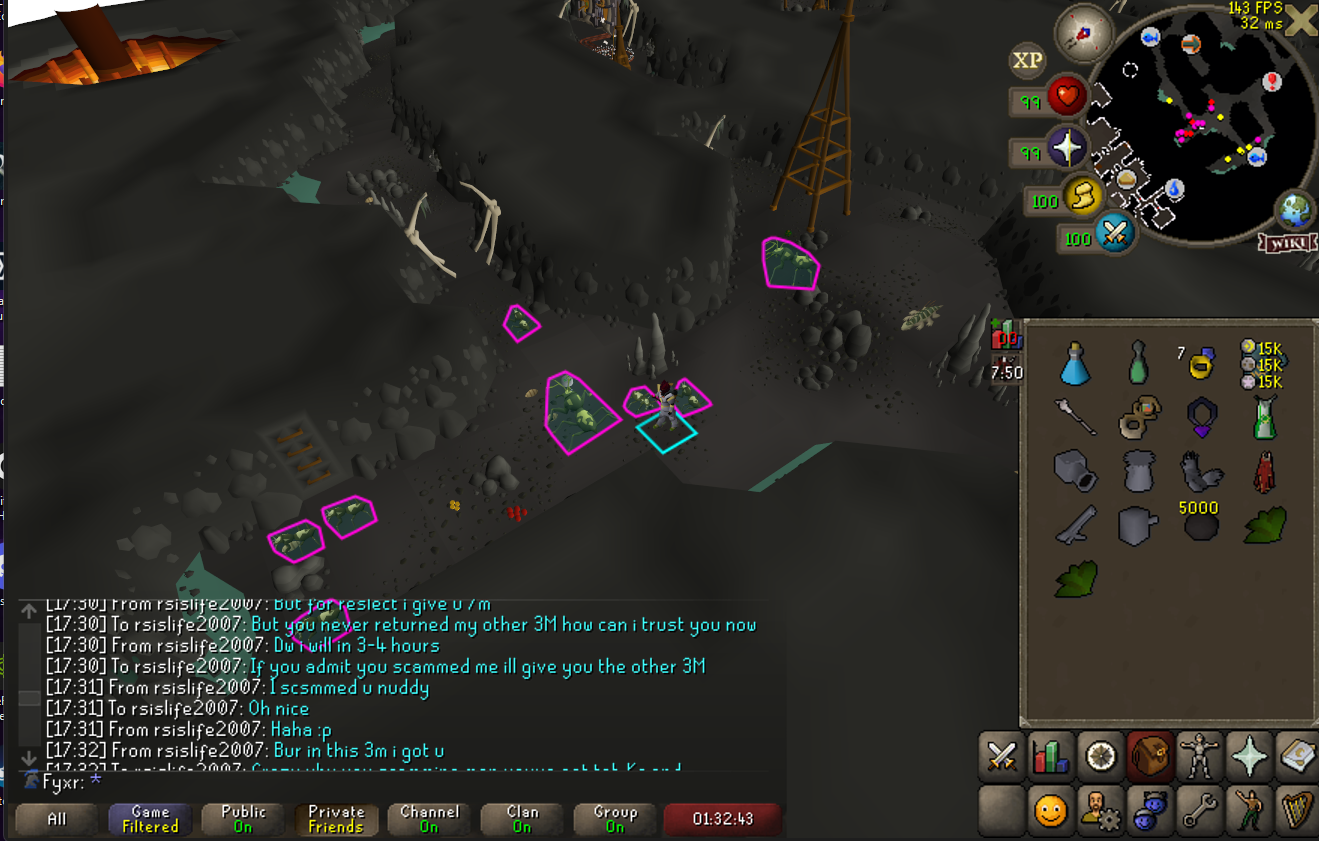Activate the Quick-prayers orb
Image resolution: width=1319 pixels, height=841 pixels.
[1067, 149]
